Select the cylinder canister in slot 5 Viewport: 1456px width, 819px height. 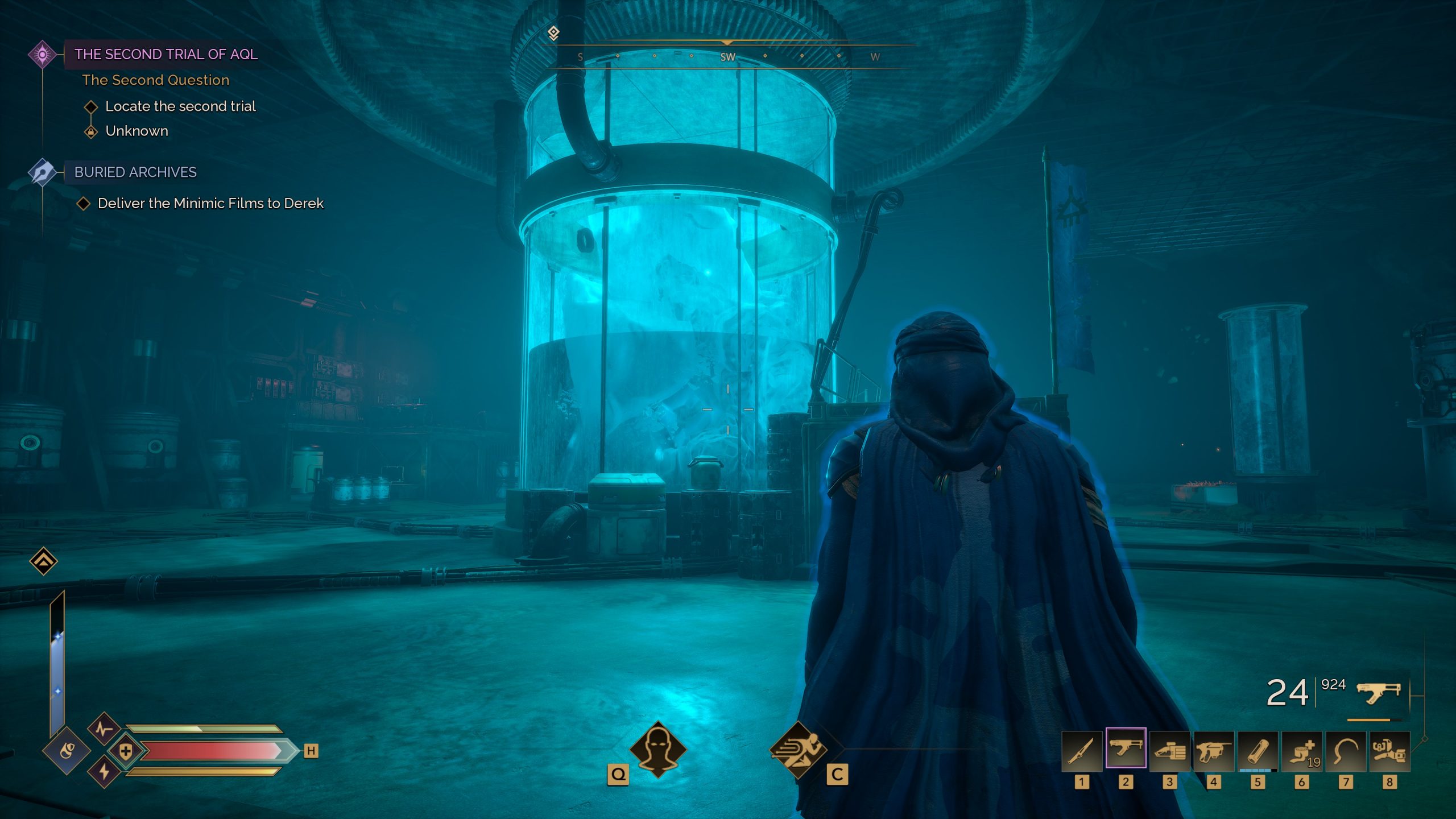coord(1258,751)
